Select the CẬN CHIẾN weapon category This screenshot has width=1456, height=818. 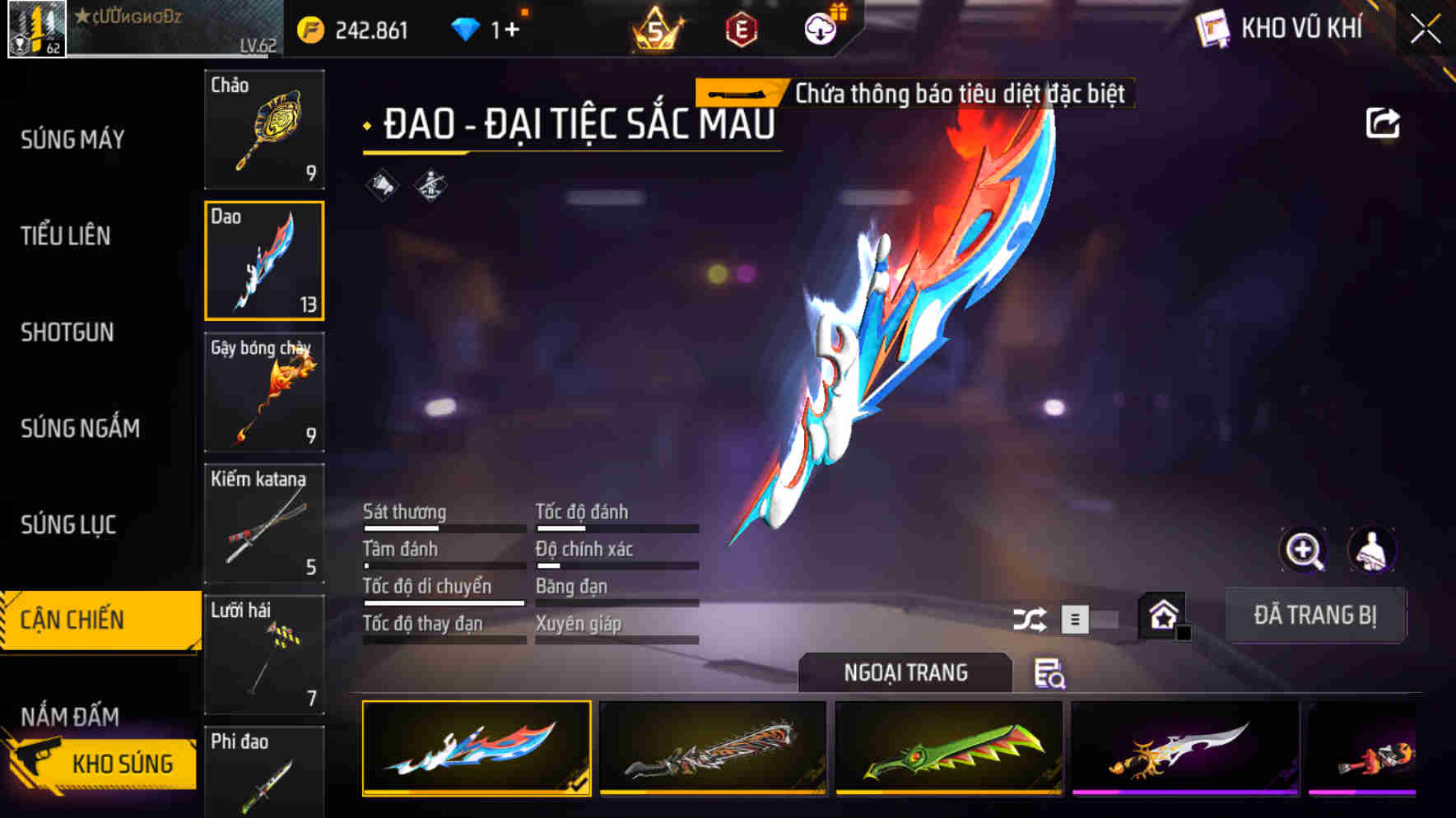(x=72, y=619)
